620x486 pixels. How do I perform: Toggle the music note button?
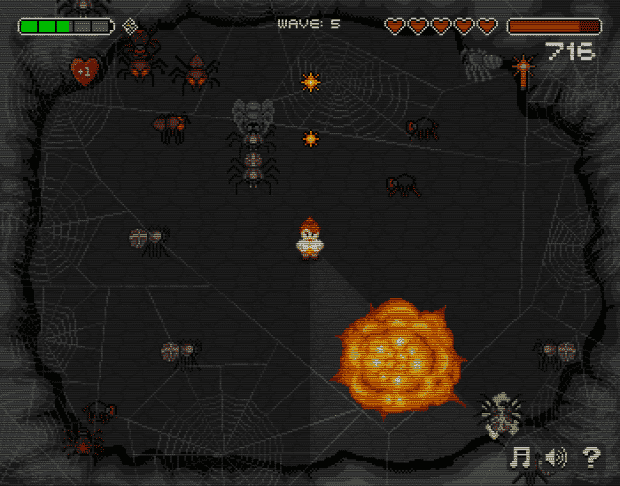520,457
